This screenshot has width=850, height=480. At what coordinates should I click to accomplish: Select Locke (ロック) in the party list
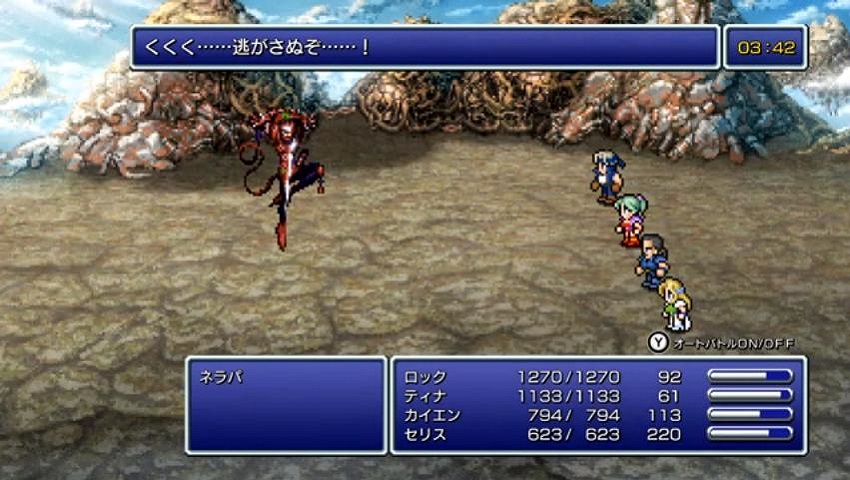425,377
